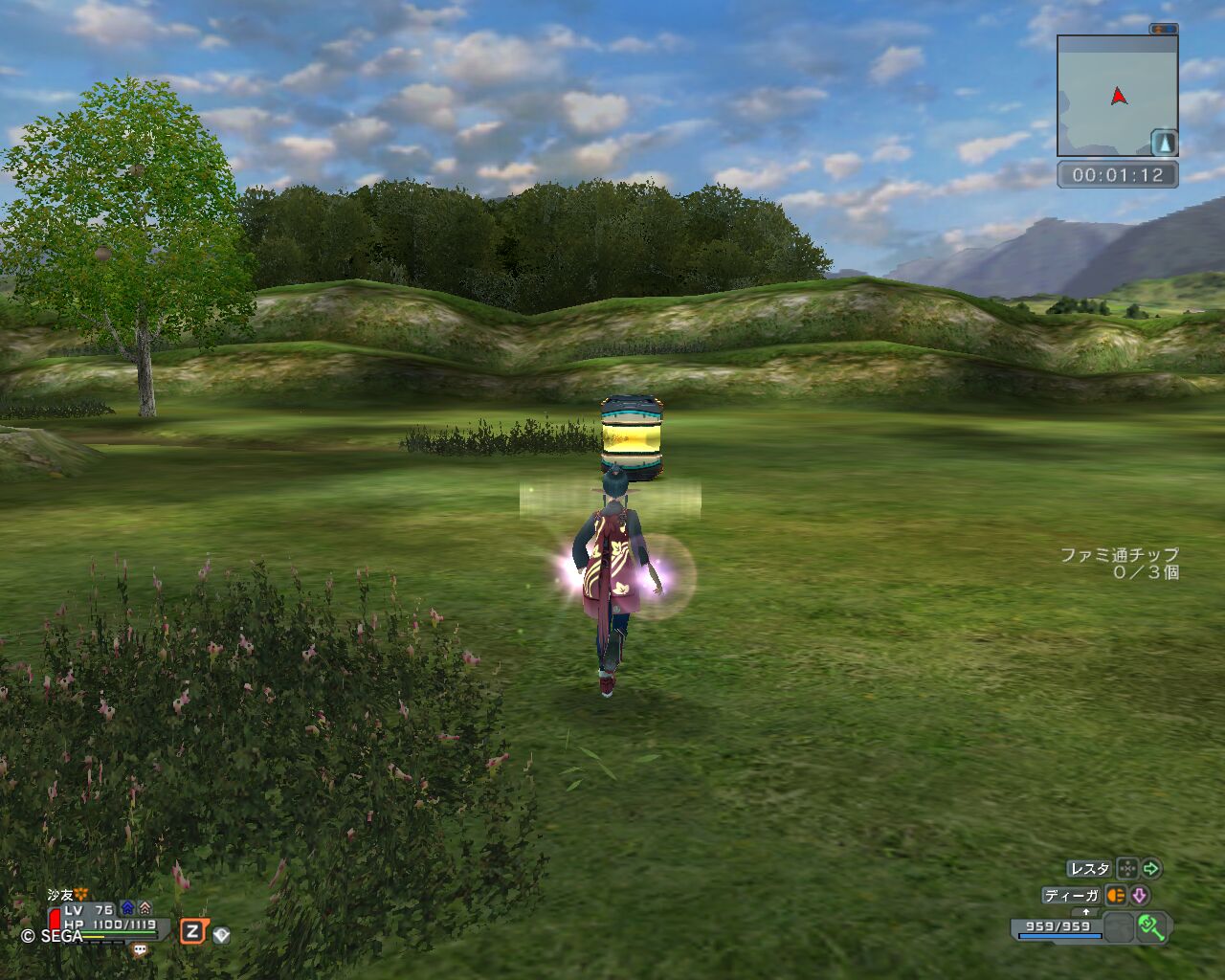Click the green right-arrow palette icon
Viewport: 1225px width, 980px height.
click(x=1151, y=869)
